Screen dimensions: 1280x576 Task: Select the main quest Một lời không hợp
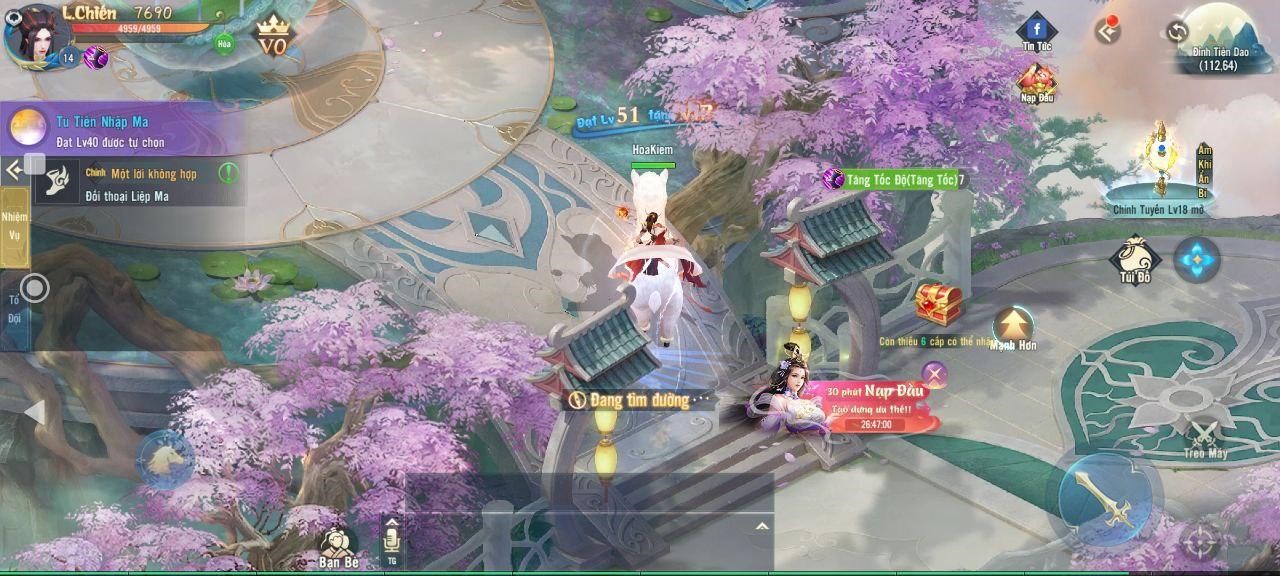(x=140, y=184)
